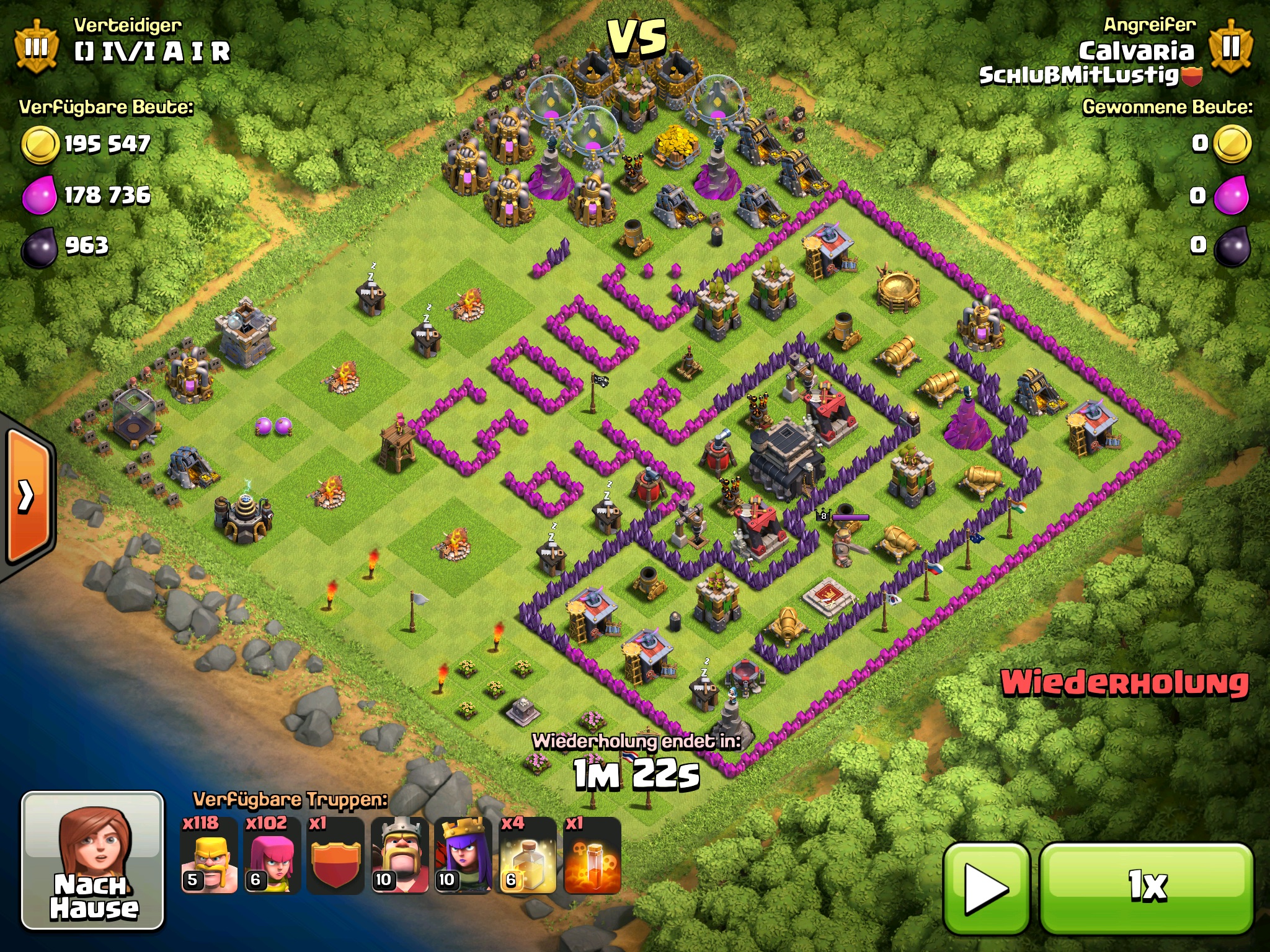Select the Archer Queen hero slot
The width and height of the screenshot is (1270, 952).
[463, 855]
